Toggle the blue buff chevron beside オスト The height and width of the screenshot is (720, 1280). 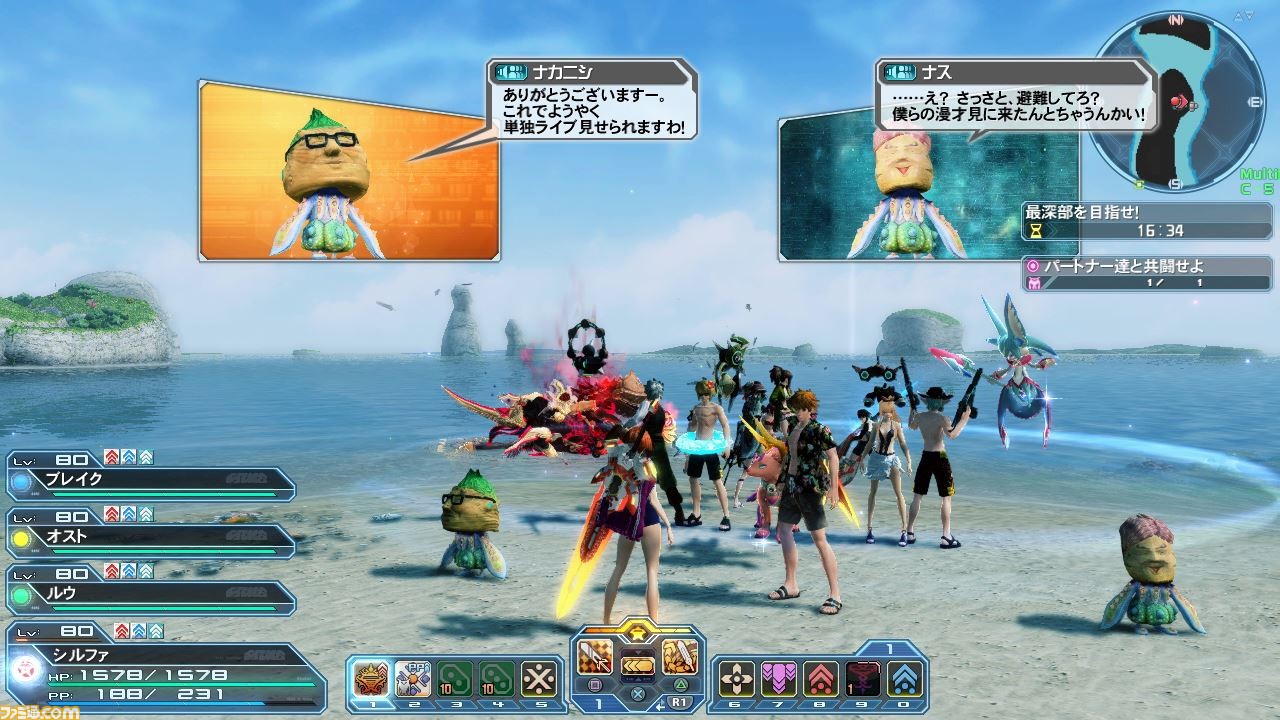(129, 514)
